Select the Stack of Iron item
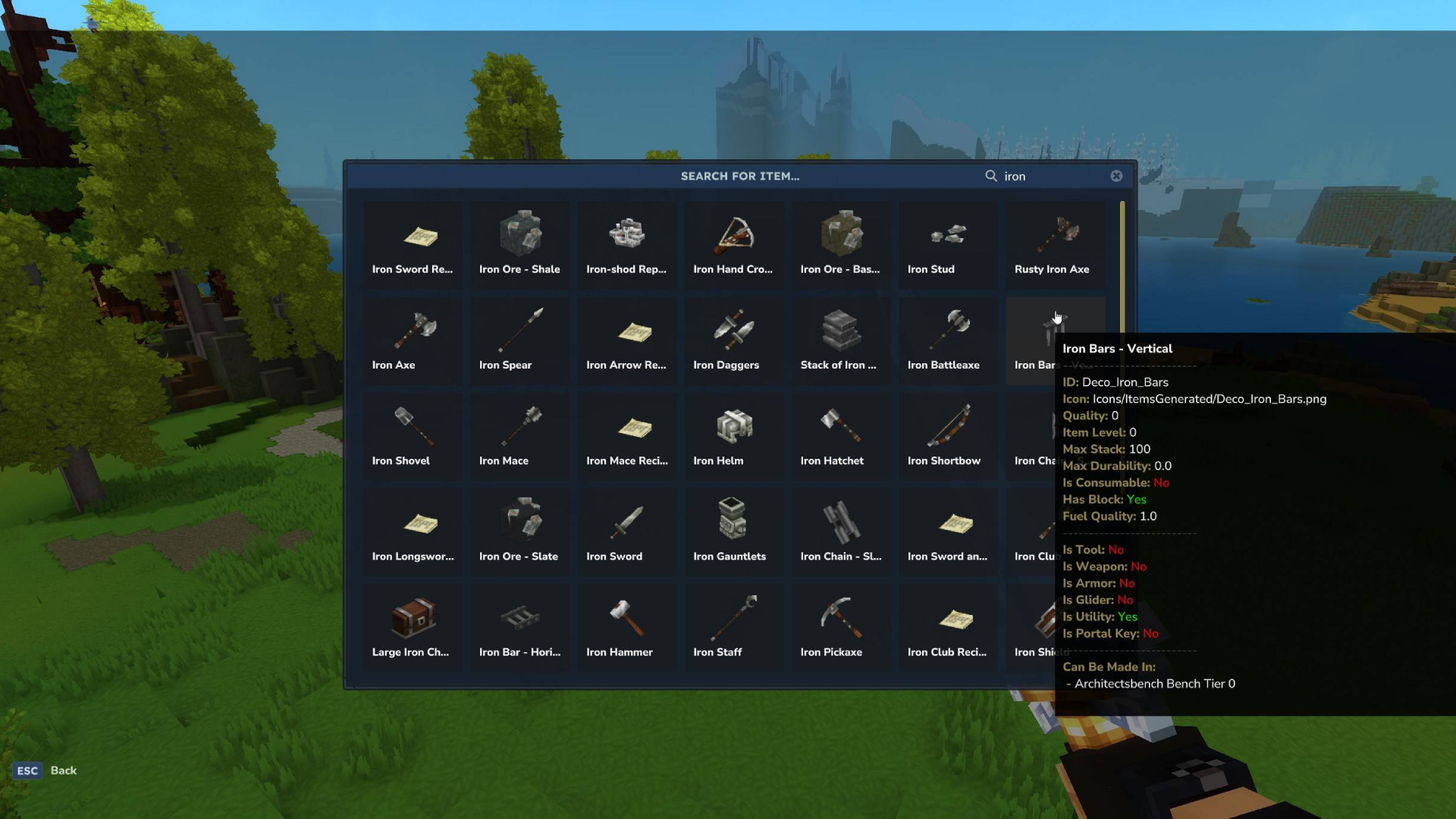Viewport: 1456px width, 819px height. (840, 339)
